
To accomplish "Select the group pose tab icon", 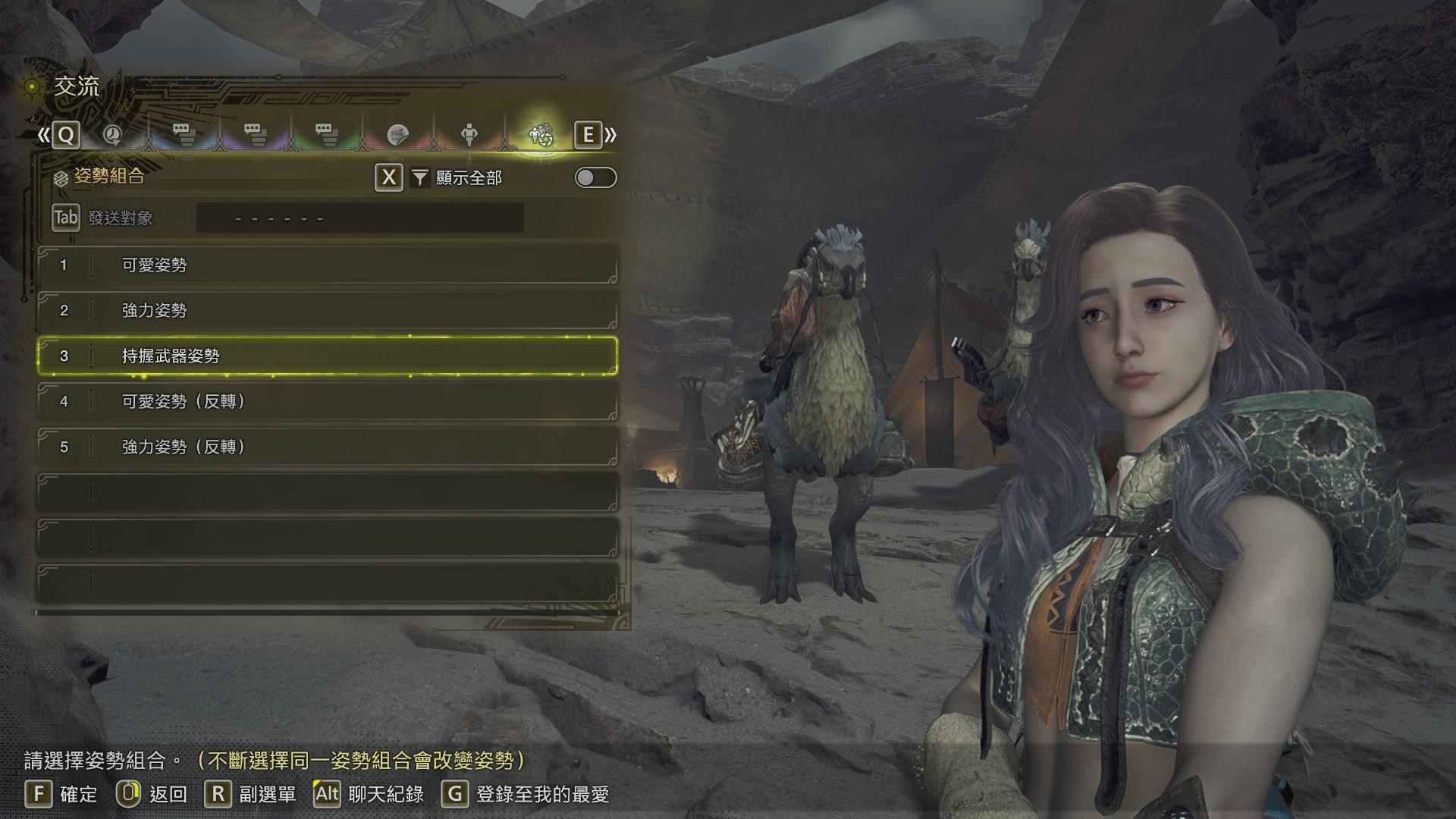I will click(x=541, y=135).
